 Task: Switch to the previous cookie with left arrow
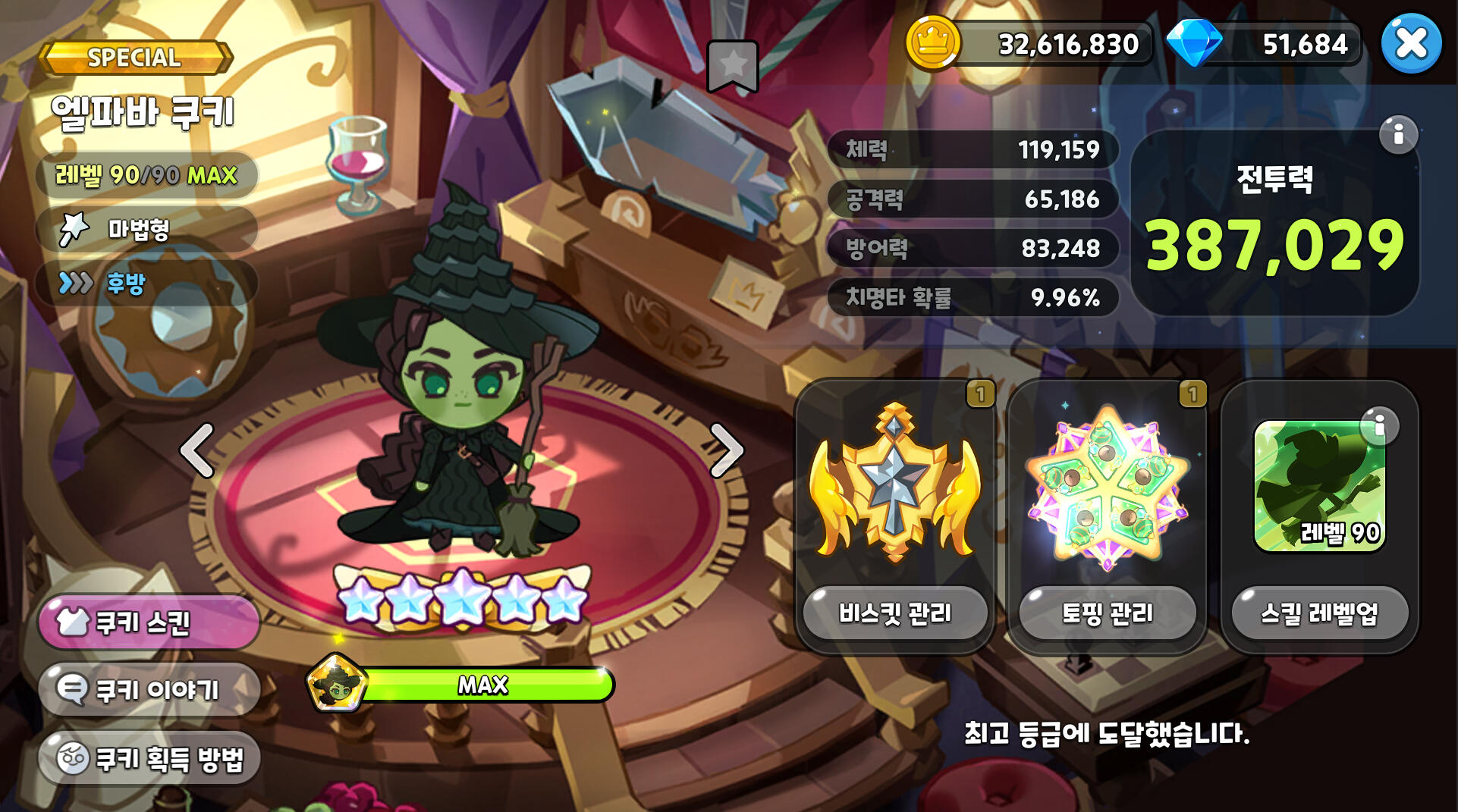point(197,450)
